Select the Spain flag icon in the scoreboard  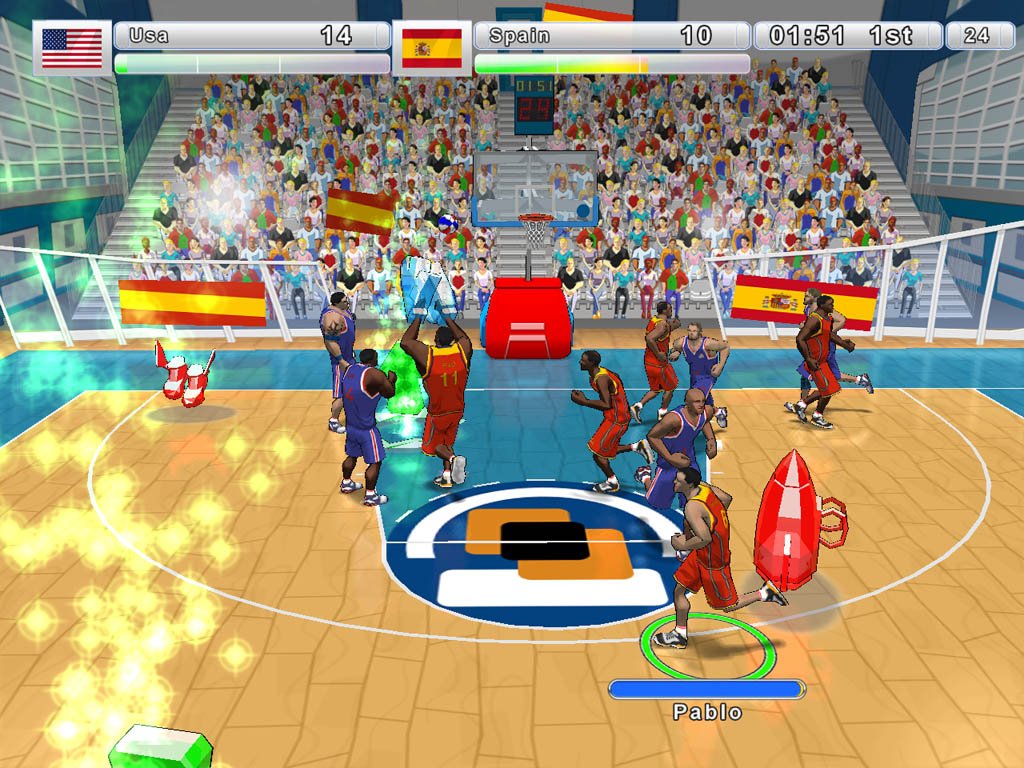point(431,47)
